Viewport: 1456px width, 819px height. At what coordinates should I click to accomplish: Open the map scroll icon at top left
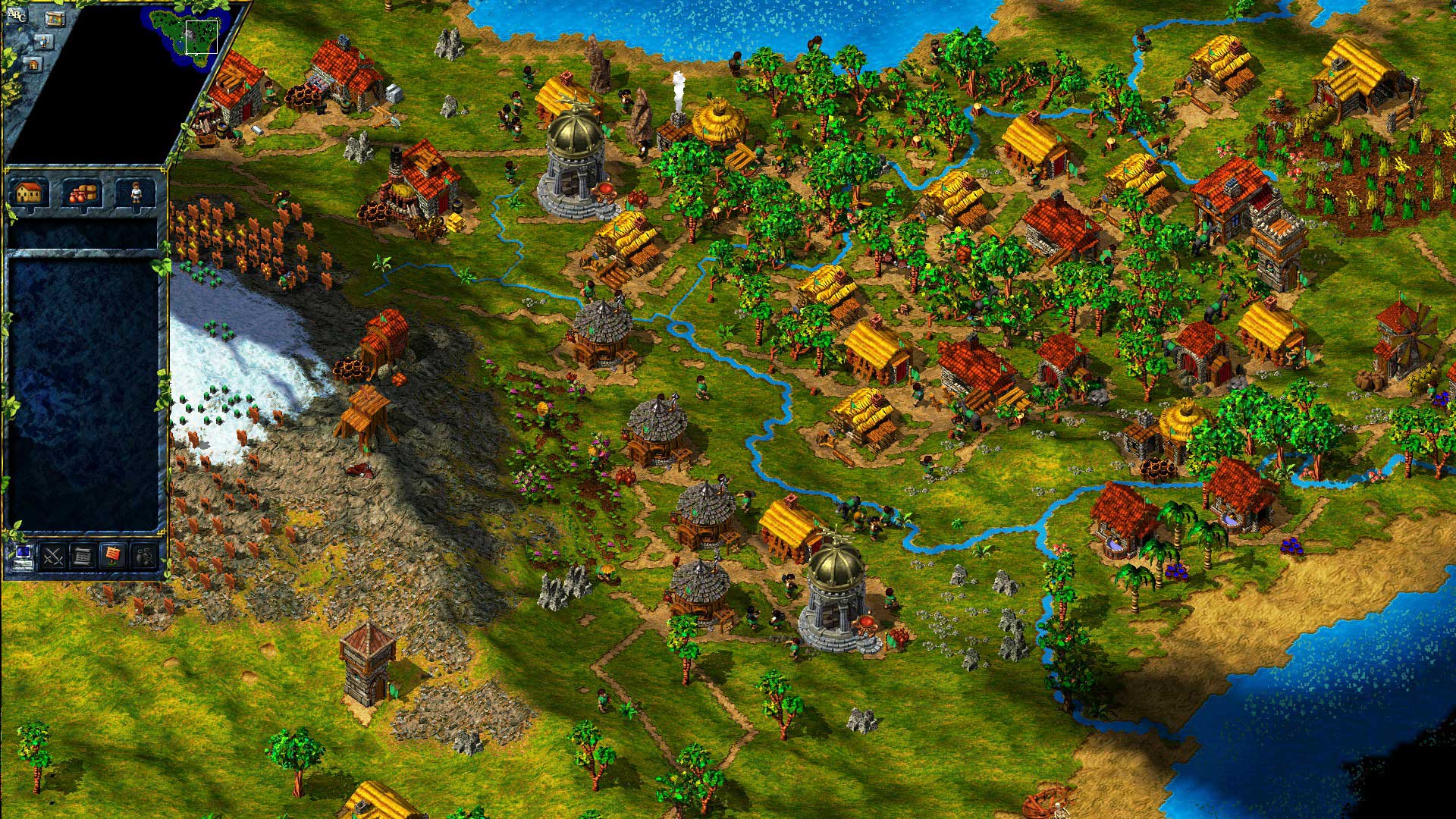point(55,19)
